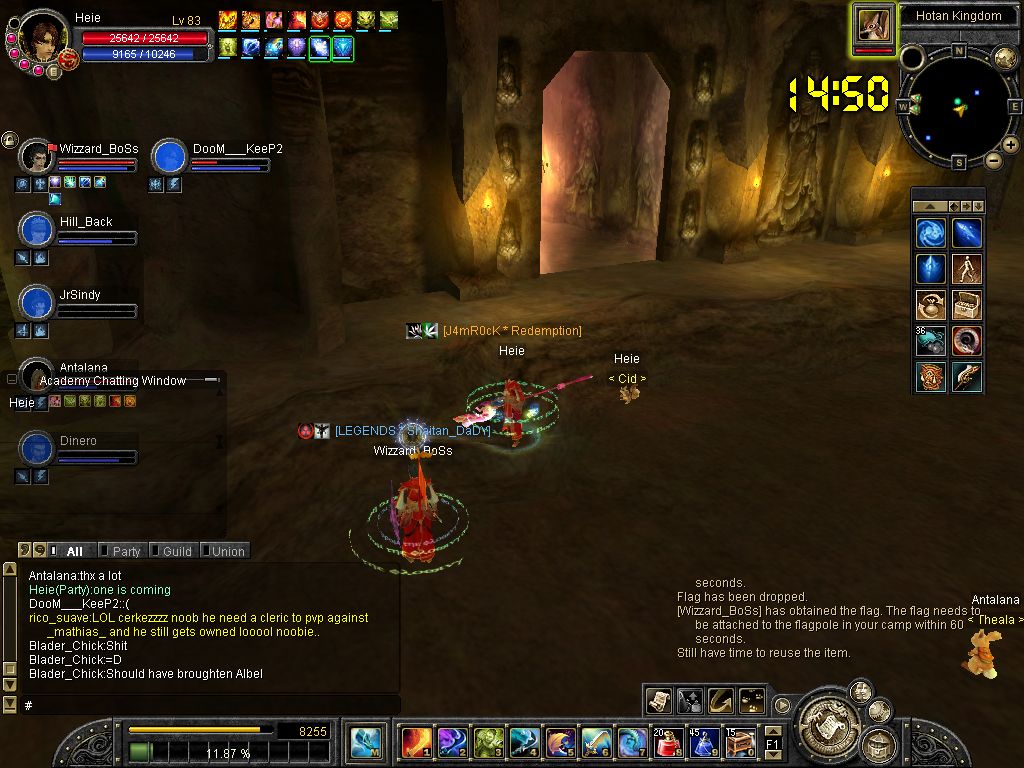Select party member Wizzard_BoSs portrait

37,157
